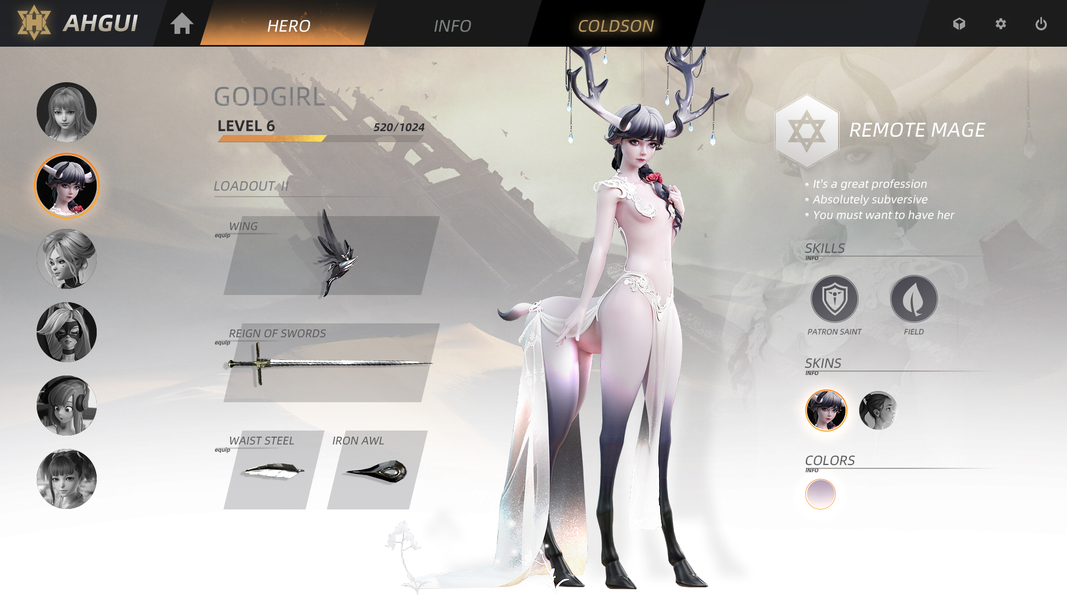The image size is (1067, 600).
Task: Pick the pale lavender color swatch
Action: click(820, 494)
